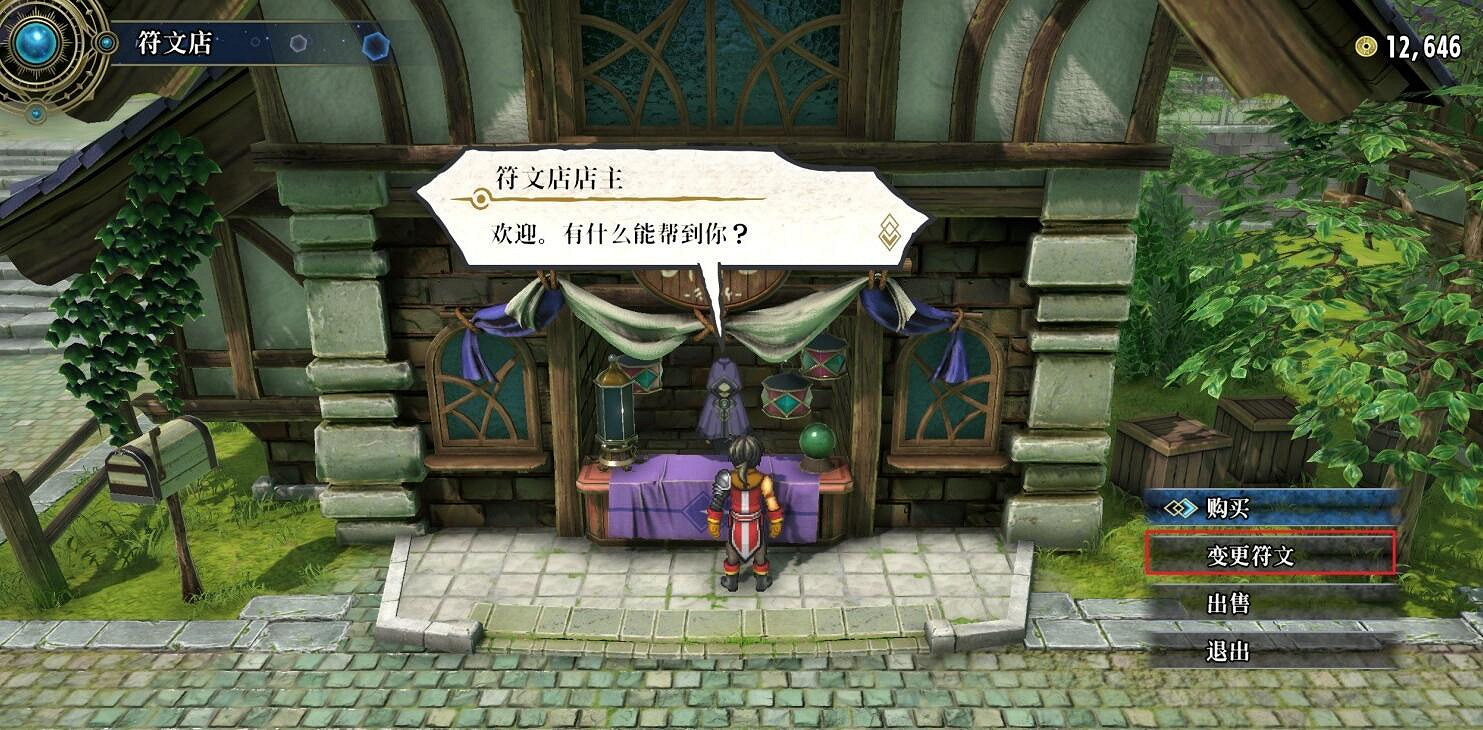This screenshot has width=1483, height=730.
Task: Click the coin currency icon beside 12,646
Action: (x=1366, y=45)
